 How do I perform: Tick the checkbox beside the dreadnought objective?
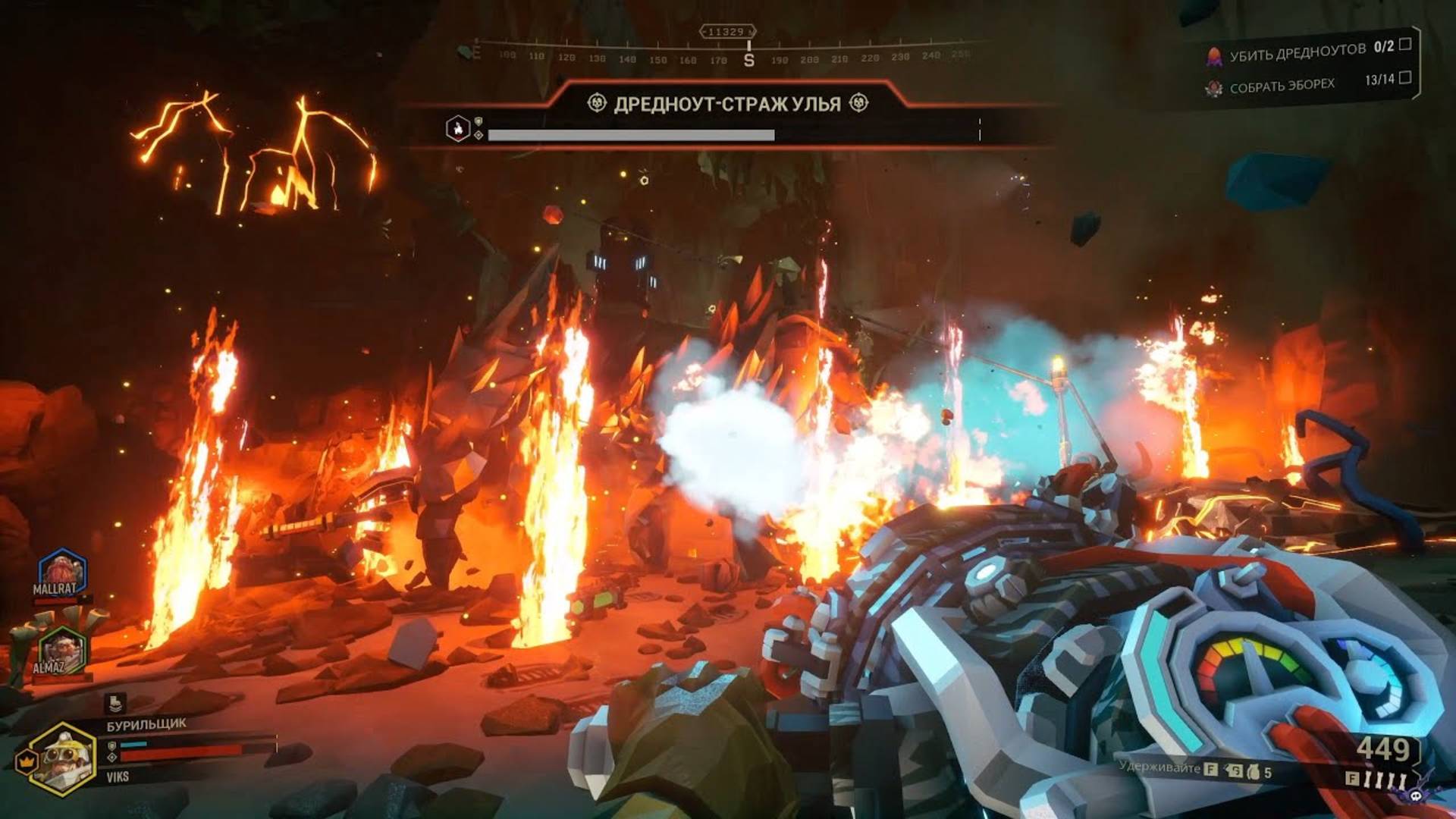click(x=1405, y=44)
